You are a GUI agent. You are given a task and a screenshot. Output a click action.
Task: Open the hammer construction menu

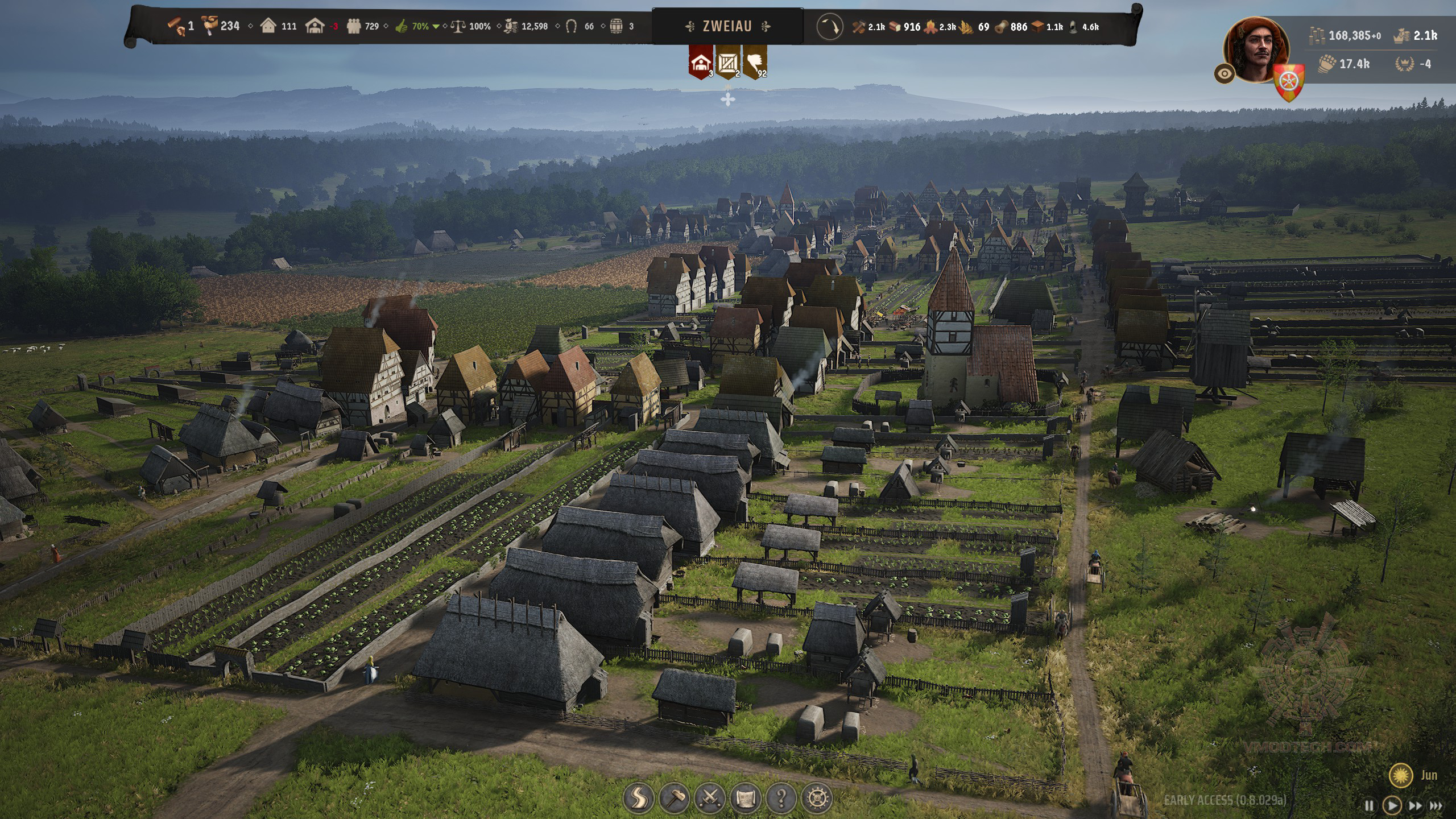(x=675, y=799)
